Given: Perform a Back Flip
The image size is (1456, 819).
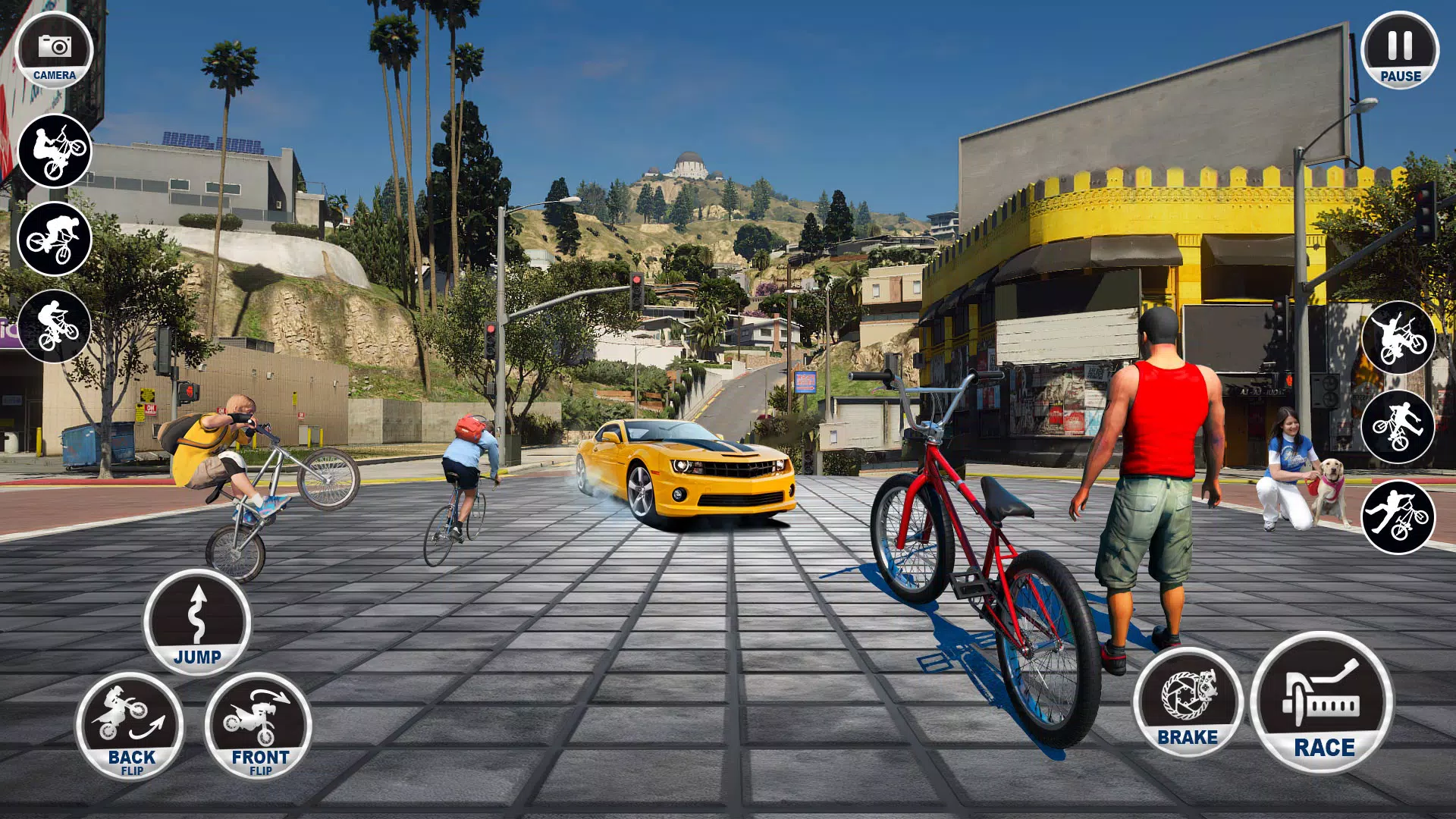Looking at the screenshot, I should [130, 726].
